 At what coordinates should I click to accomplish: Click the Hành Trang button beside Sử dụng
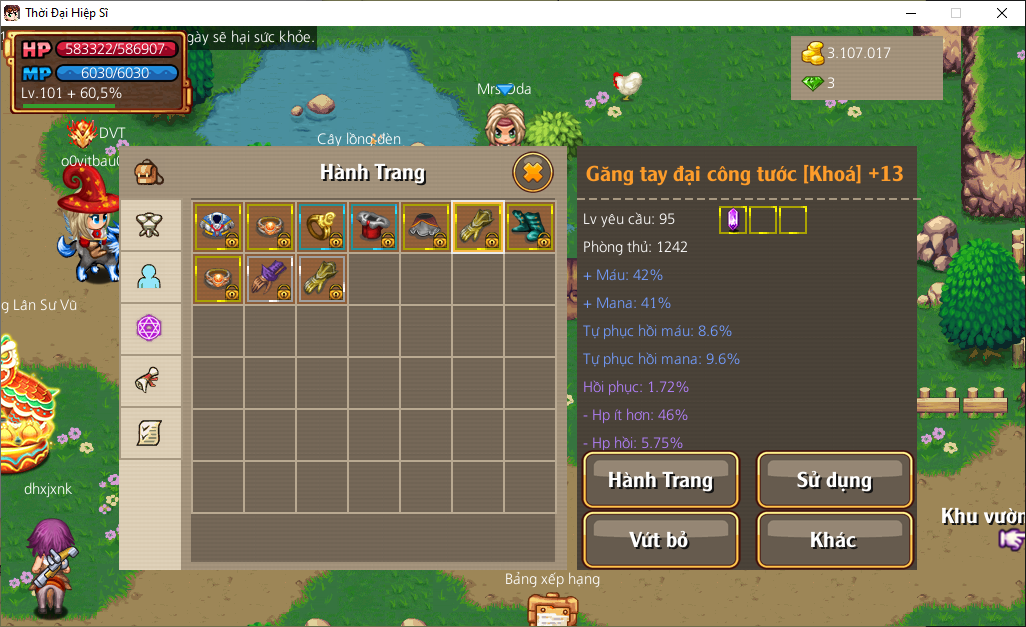(x=660, y=480)
